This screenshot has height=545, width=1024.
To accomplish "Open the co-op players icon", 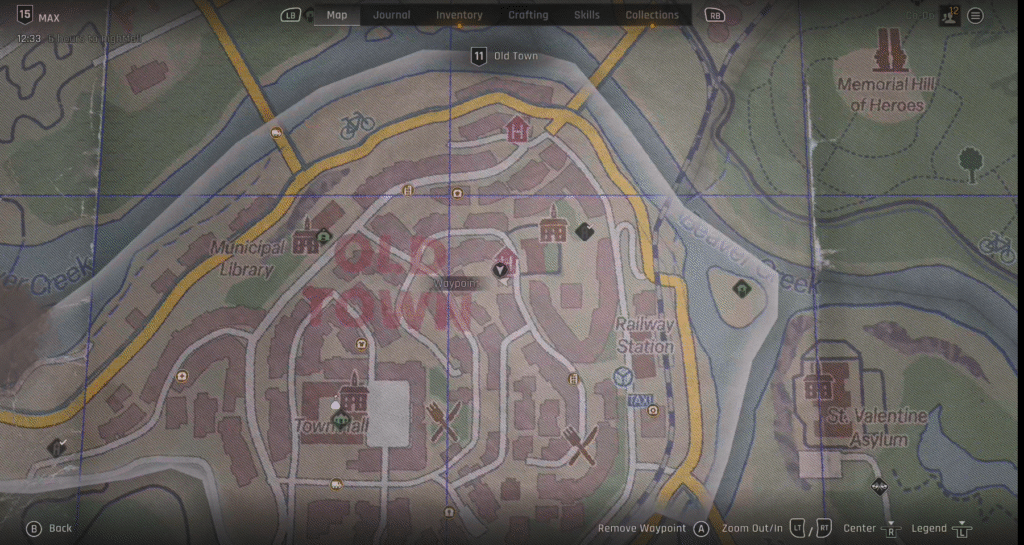I will click(x=949, y=15).
